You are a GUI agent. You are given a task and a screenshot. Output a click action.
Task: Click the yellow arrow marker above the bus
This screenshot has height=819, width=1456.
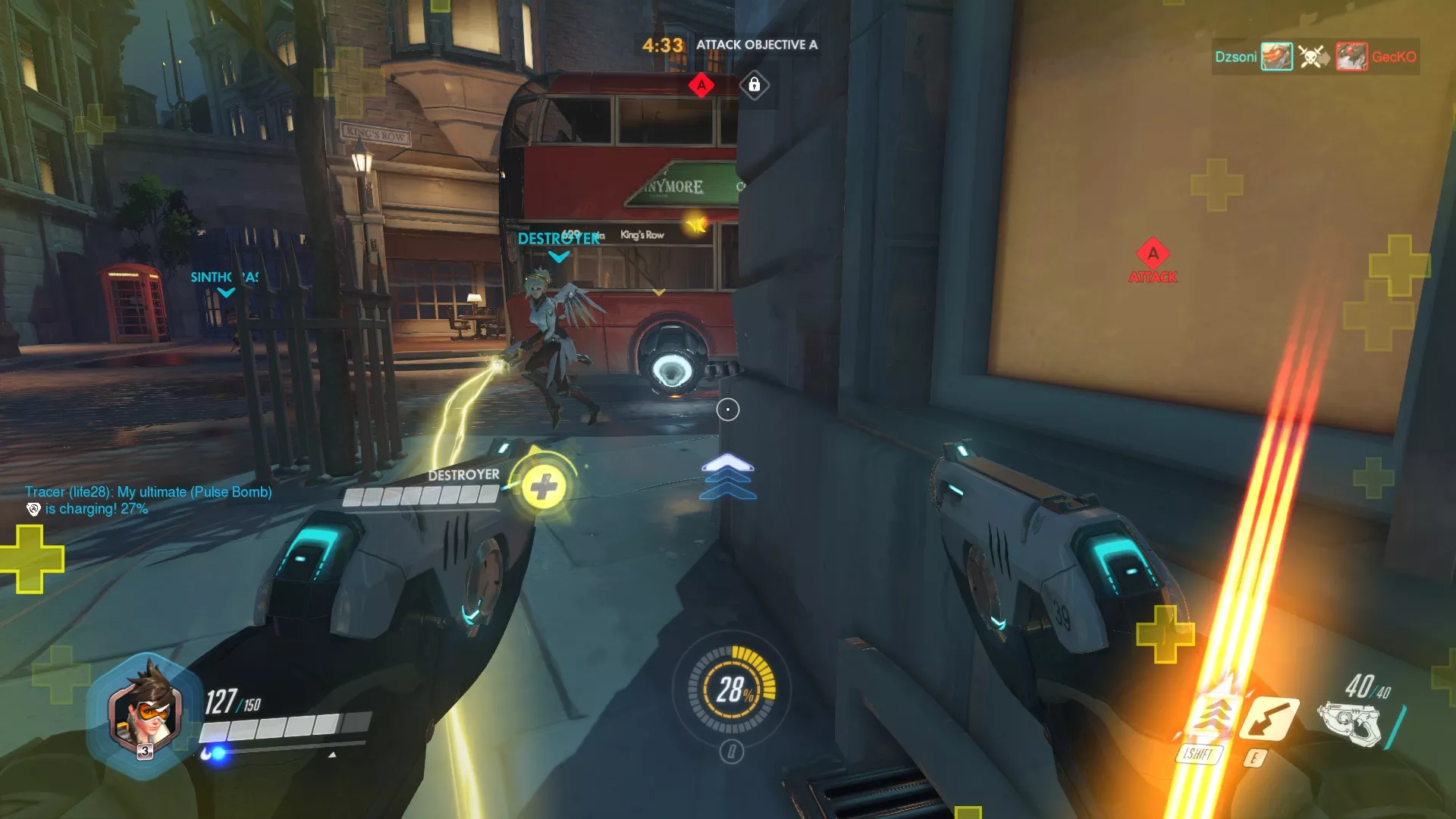(x=694, y=224)
